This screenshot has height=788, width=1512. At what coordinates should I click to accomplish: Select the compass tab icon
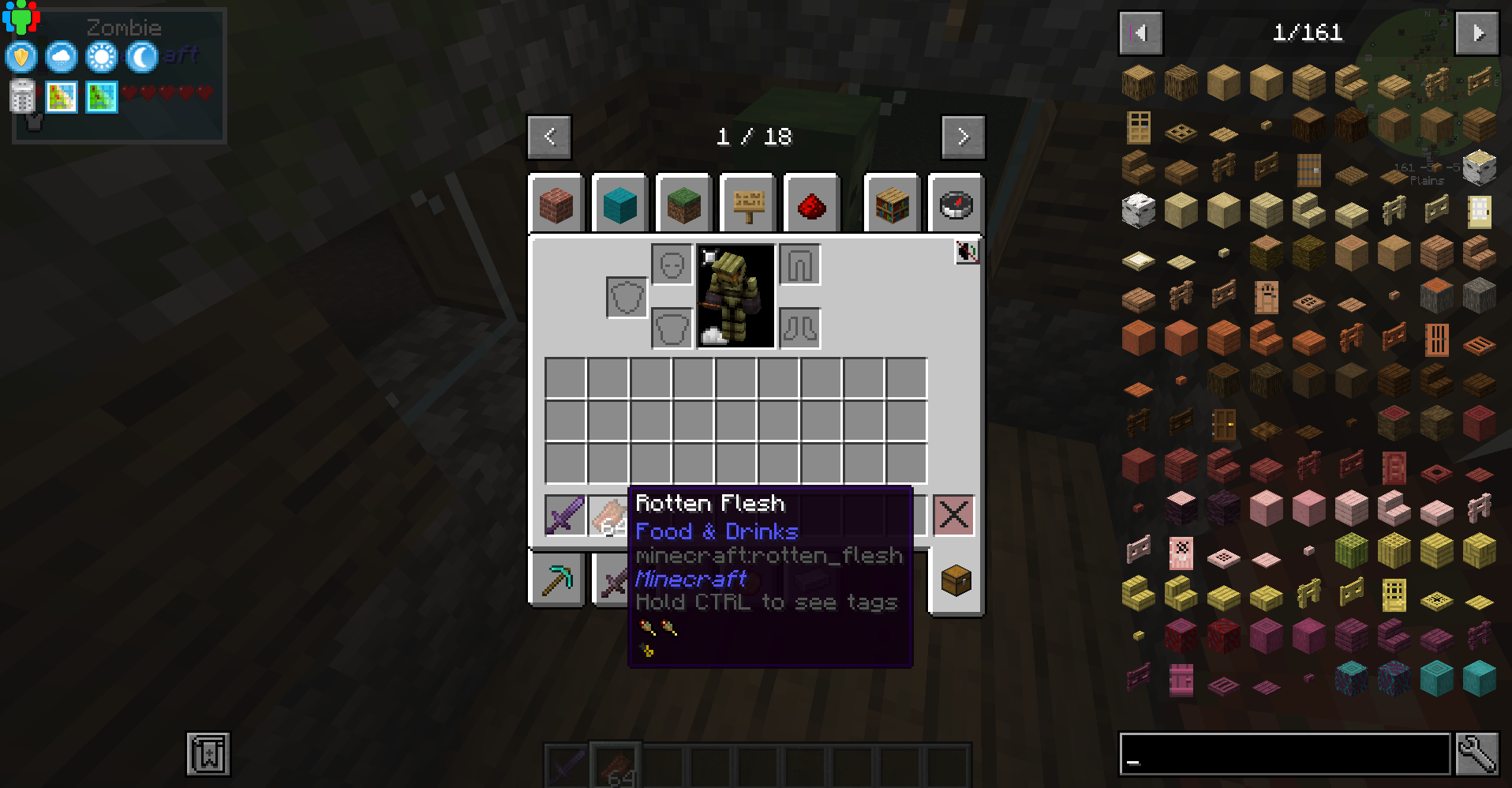[956, 204]
